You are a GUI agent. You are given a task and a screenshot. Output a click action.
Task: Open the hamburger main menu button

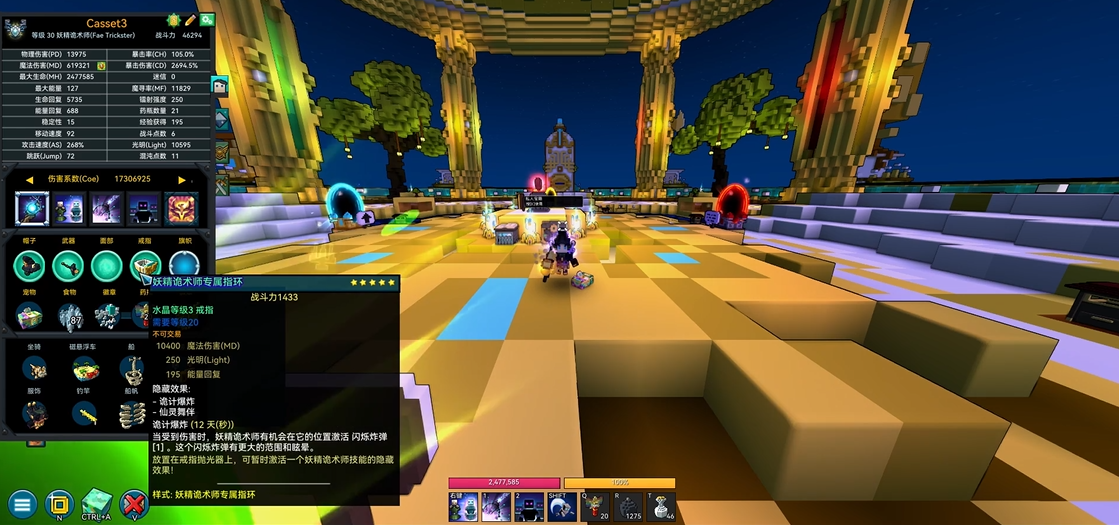(x=22, y=503)
